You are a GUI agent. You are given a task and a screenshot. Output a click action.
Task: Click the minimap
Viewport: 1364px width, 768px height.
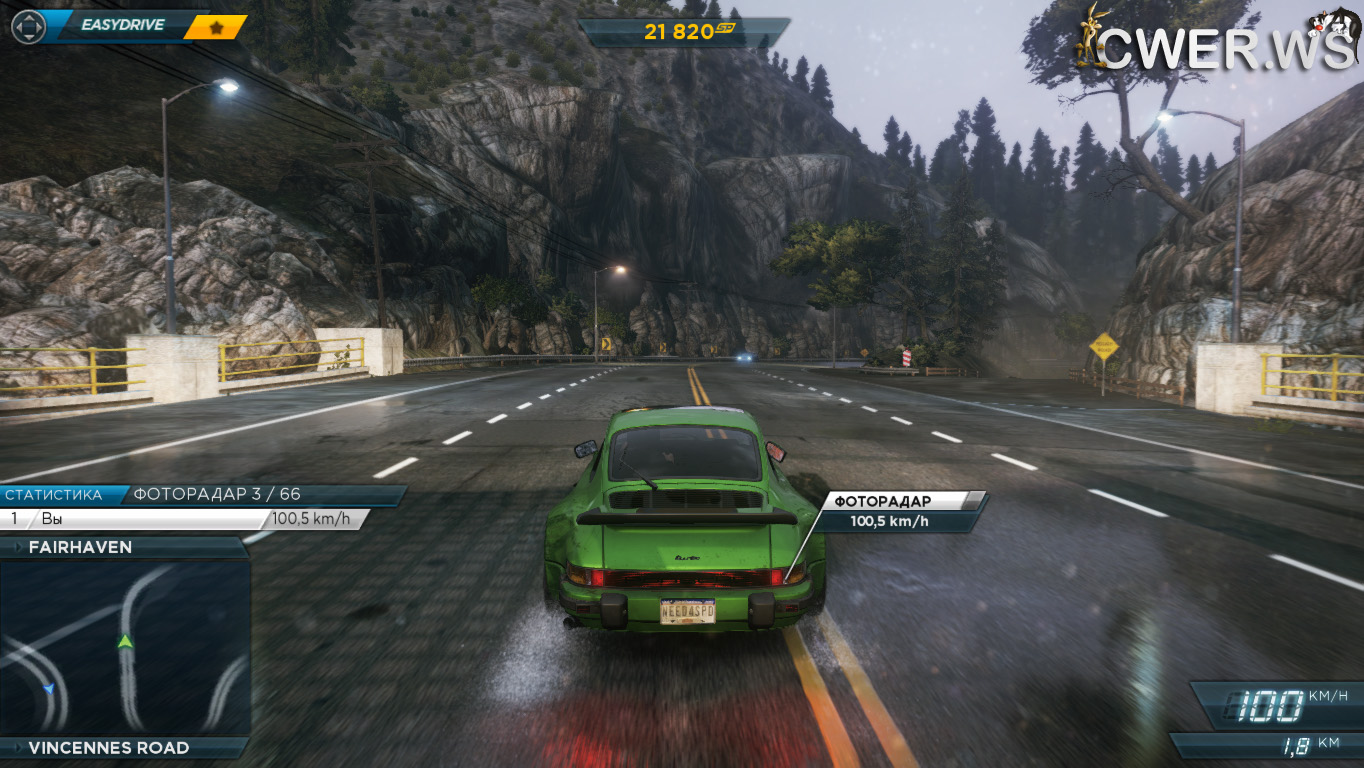pyautogui.click(x=124, y=648)
